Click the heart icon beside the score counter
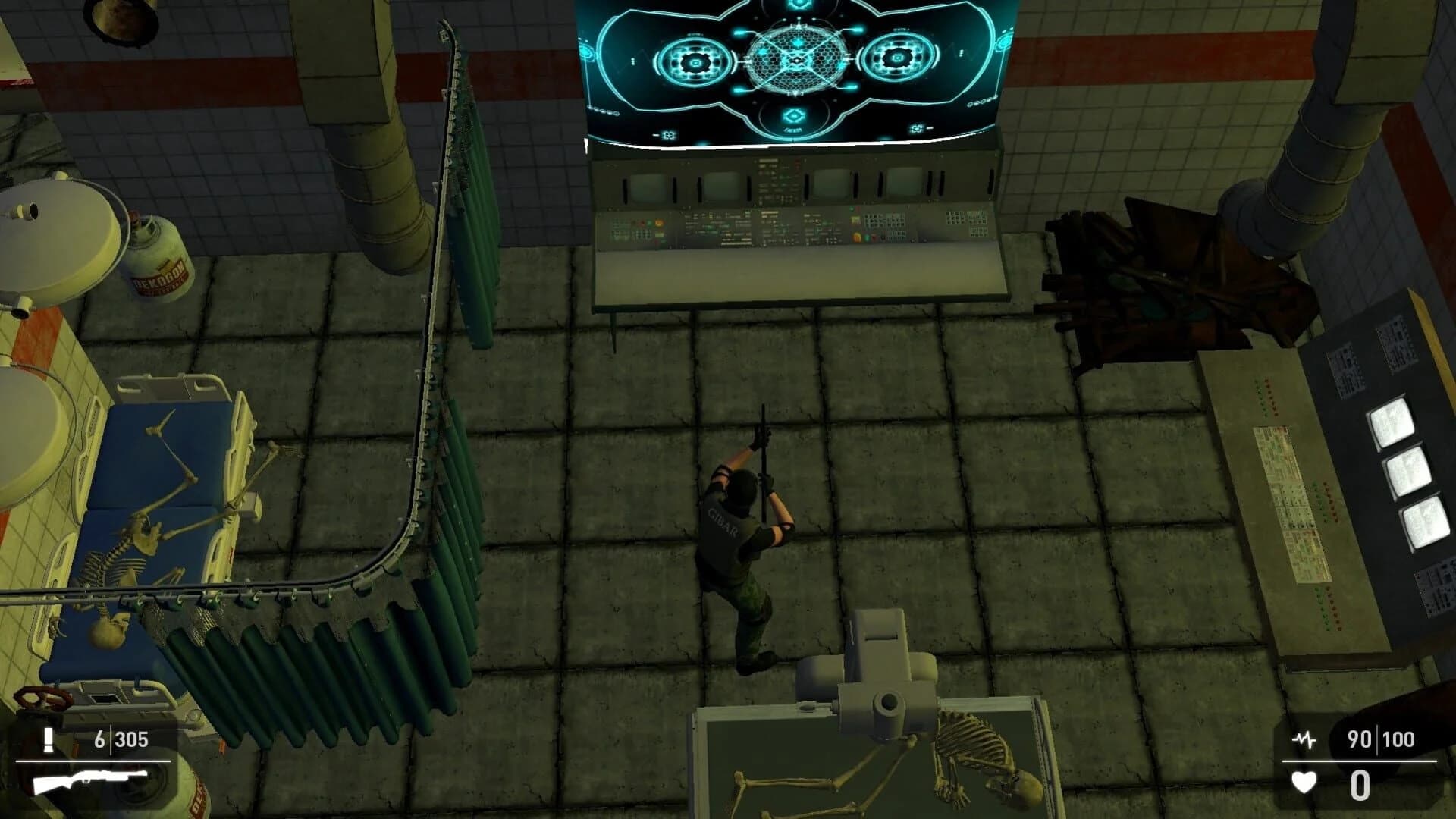This screenshot has height=819, width=1456. (x=1304, y=783)
